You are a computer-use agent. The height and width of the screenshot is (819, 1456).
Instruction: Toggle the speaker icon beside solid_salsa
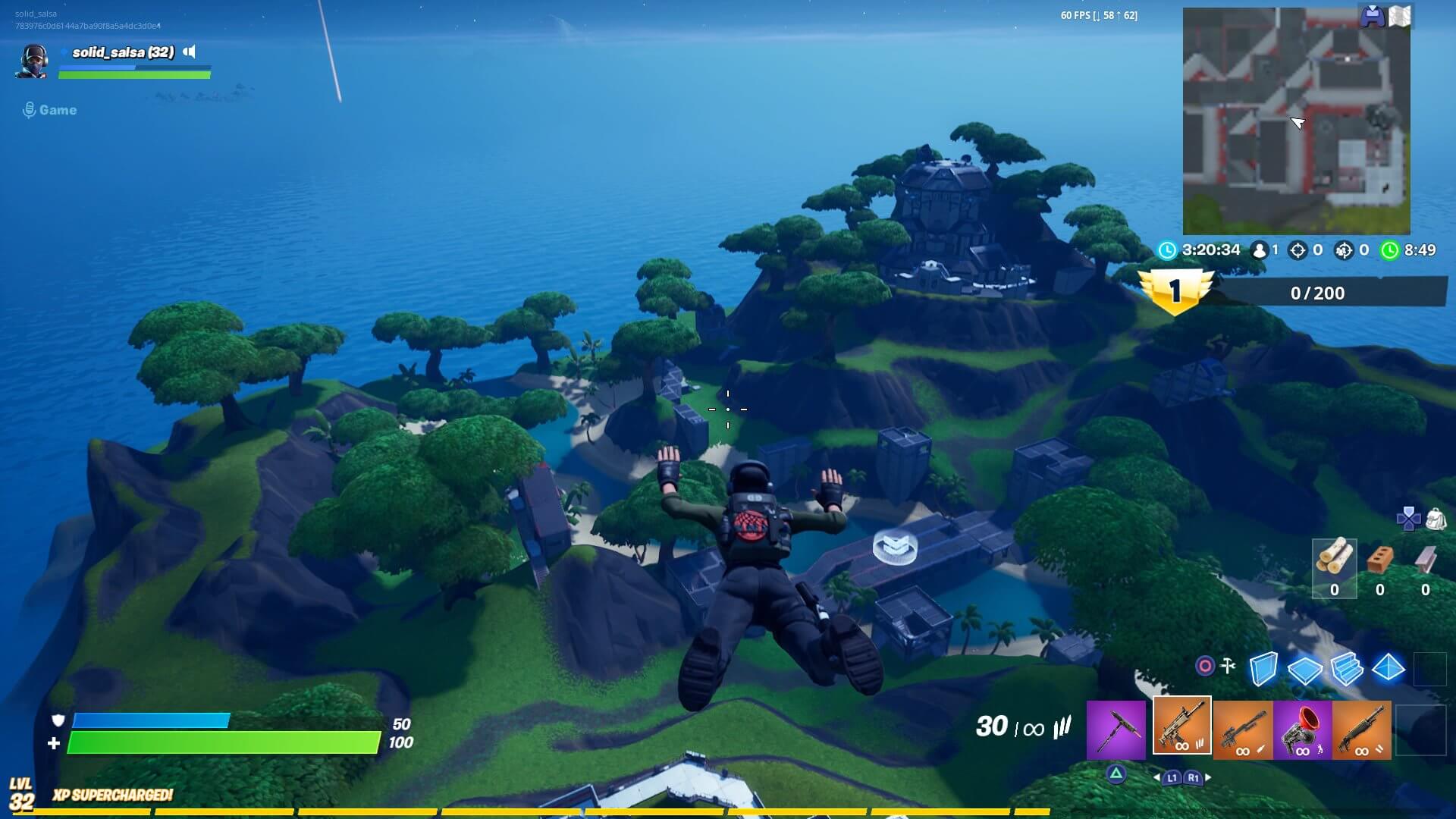click(190, 52)
